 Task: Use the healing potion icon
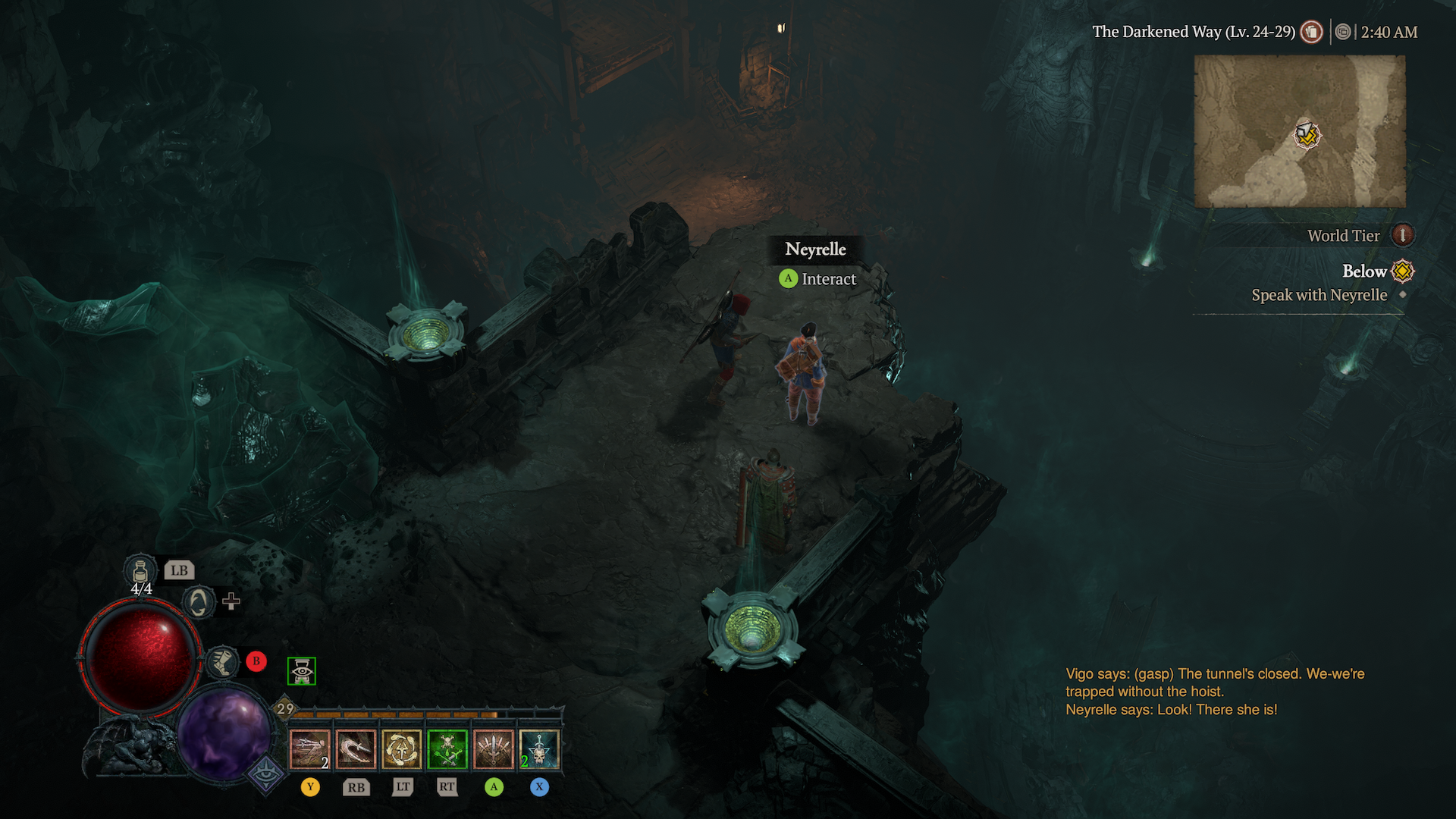click(x=140, y=570)
